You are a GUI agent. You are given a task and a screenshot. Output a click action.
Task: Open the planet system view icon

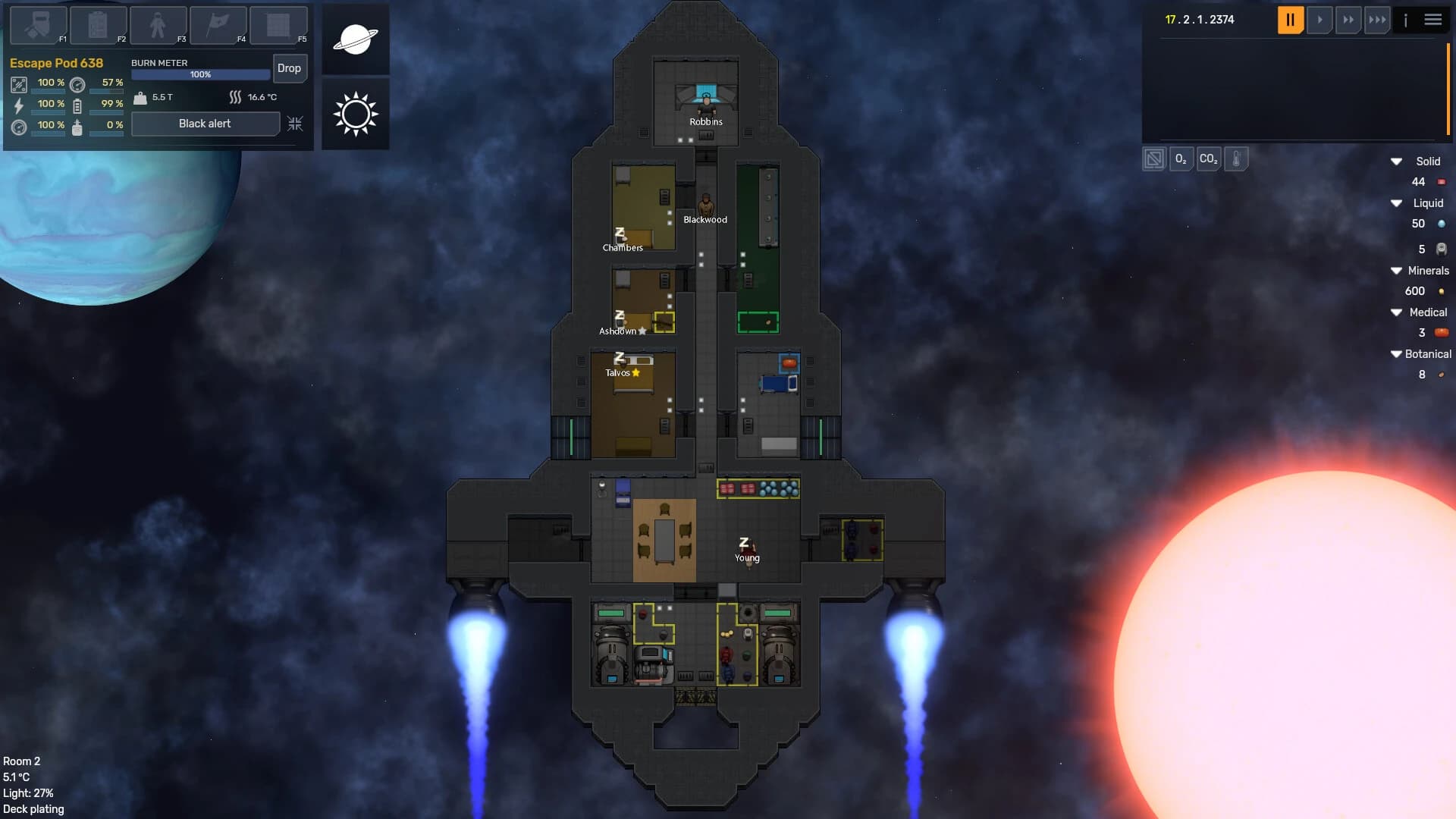pyautogui.click(x=355, y=39)
